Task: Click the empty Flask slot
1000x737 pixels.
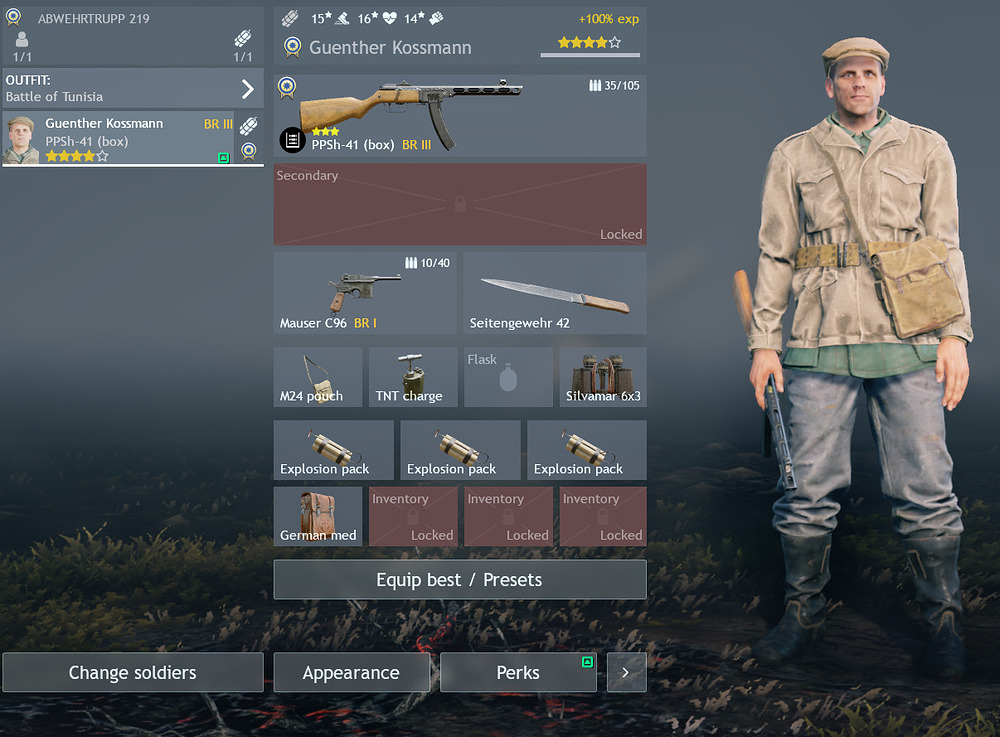Action: [508, 377]
